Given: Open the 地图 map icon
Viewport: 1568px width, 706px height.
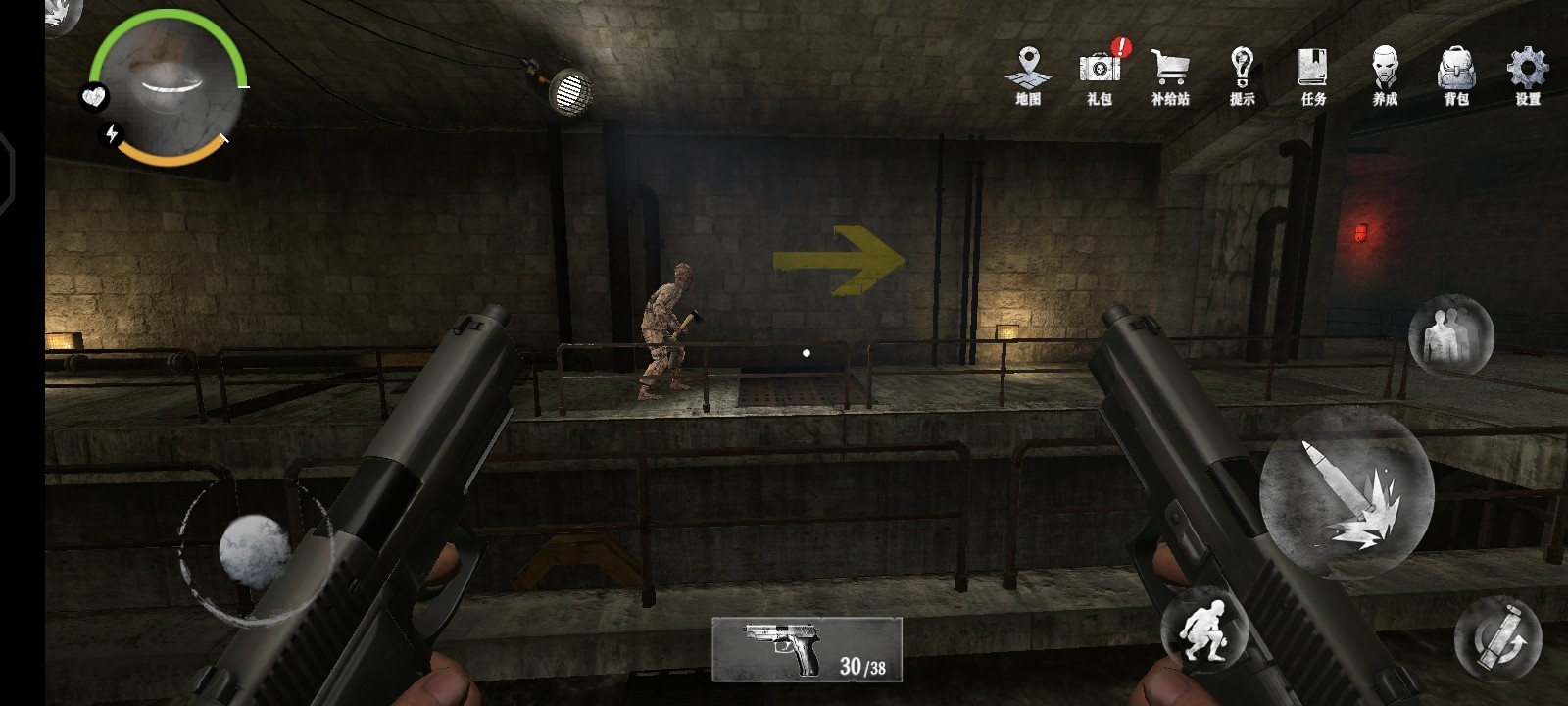Looking at the screenshot, I should point(1028,75).
